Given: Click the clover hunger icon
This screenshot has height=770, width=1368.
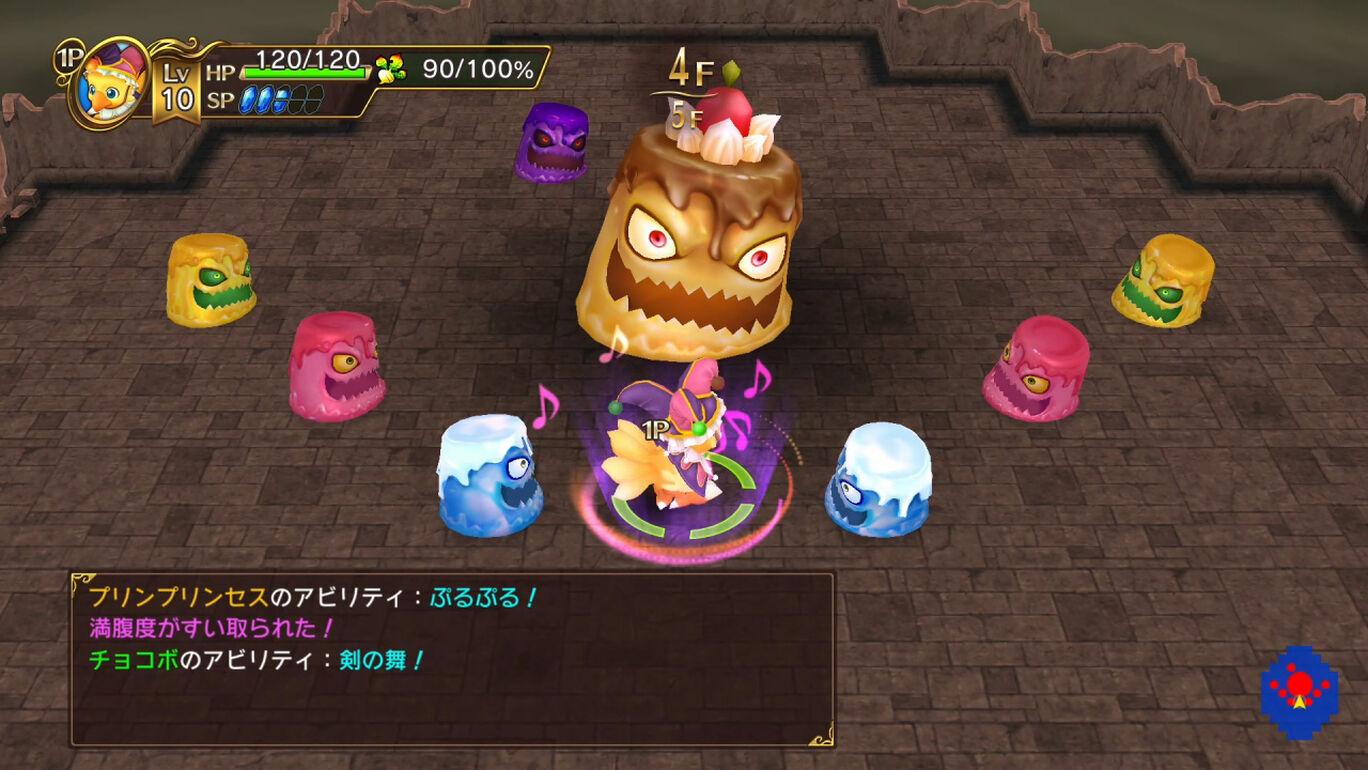Looking at the screenshot, I should click(391, 69).
